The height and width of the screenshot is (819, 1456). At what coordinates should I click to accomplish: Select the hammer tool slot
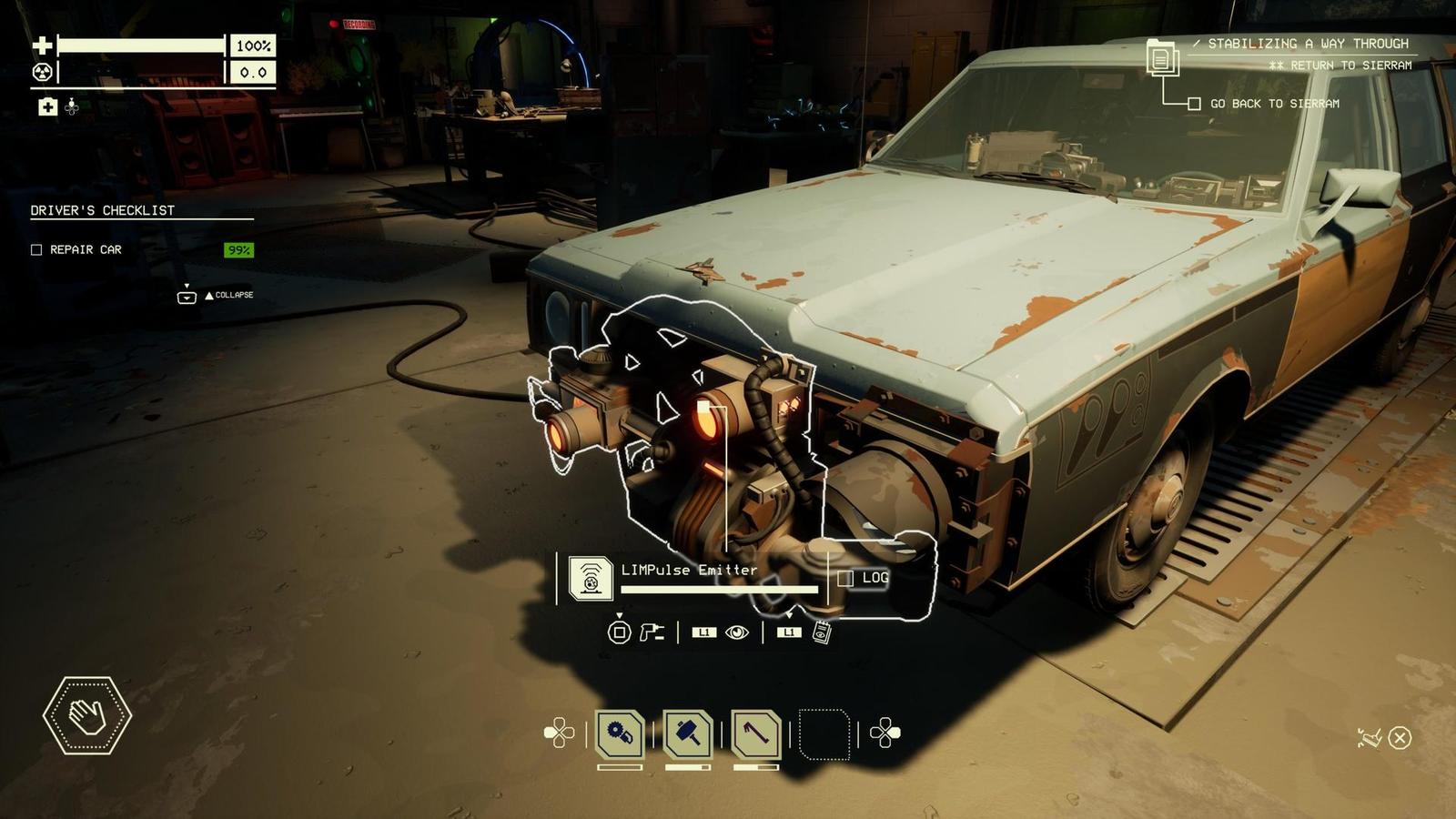pos(688,733)
